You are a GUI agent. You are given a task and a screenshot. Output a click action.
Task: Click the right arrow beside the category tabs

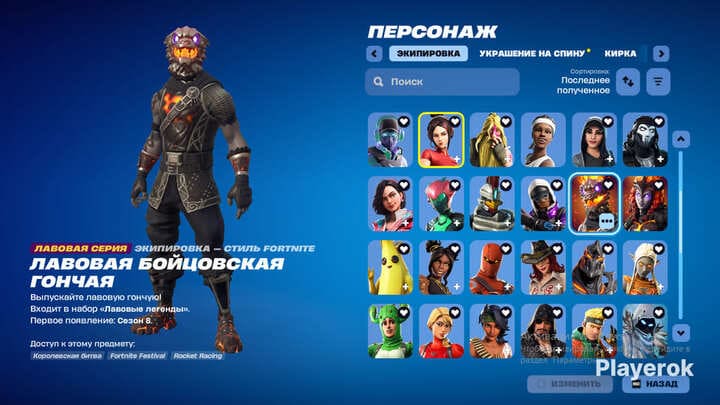661,53
